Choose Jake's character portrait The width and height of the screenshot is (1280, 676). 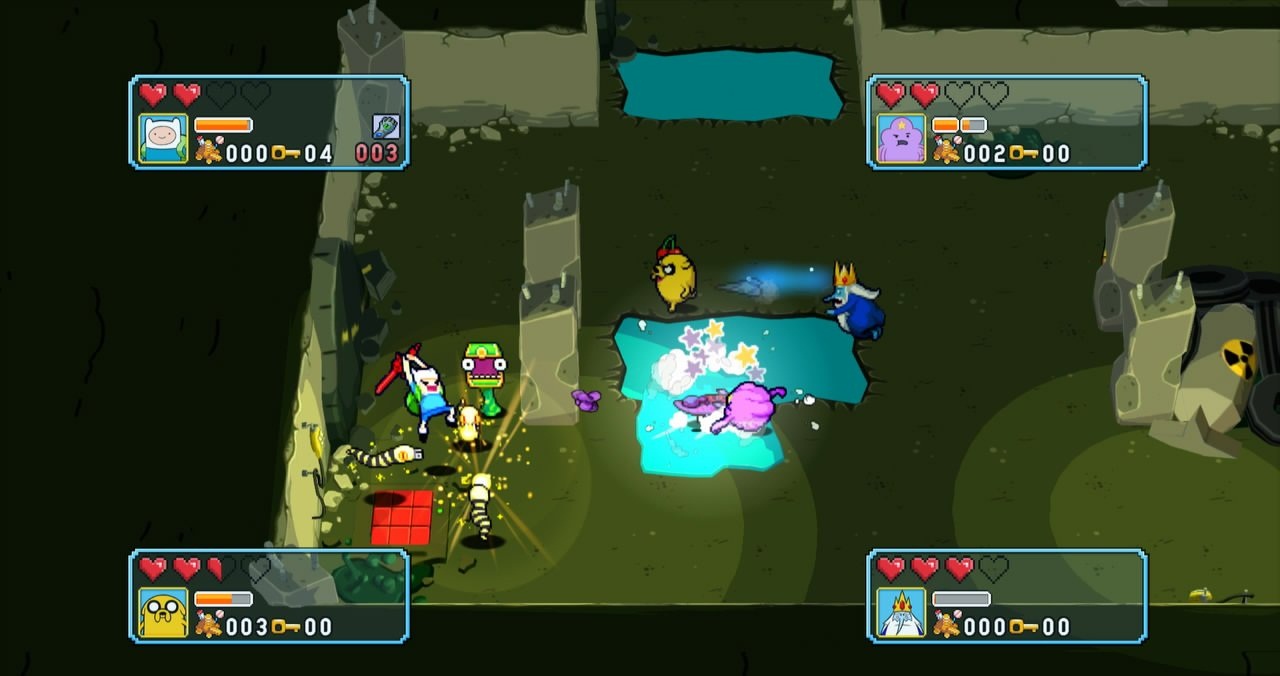(x=163, y=612)
